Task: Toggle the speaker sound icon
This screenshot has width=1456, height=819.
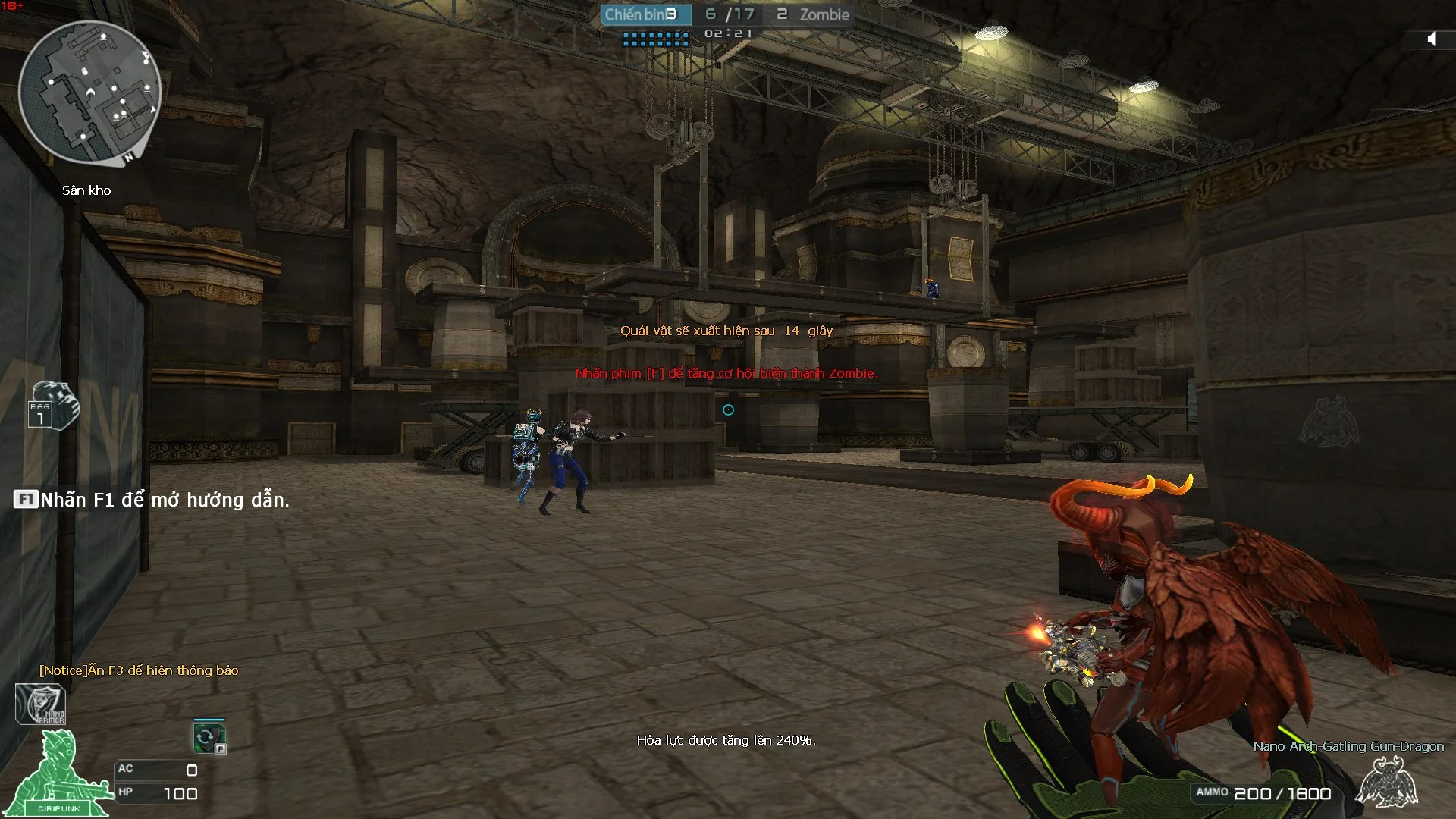Action: click(1432, 39)
